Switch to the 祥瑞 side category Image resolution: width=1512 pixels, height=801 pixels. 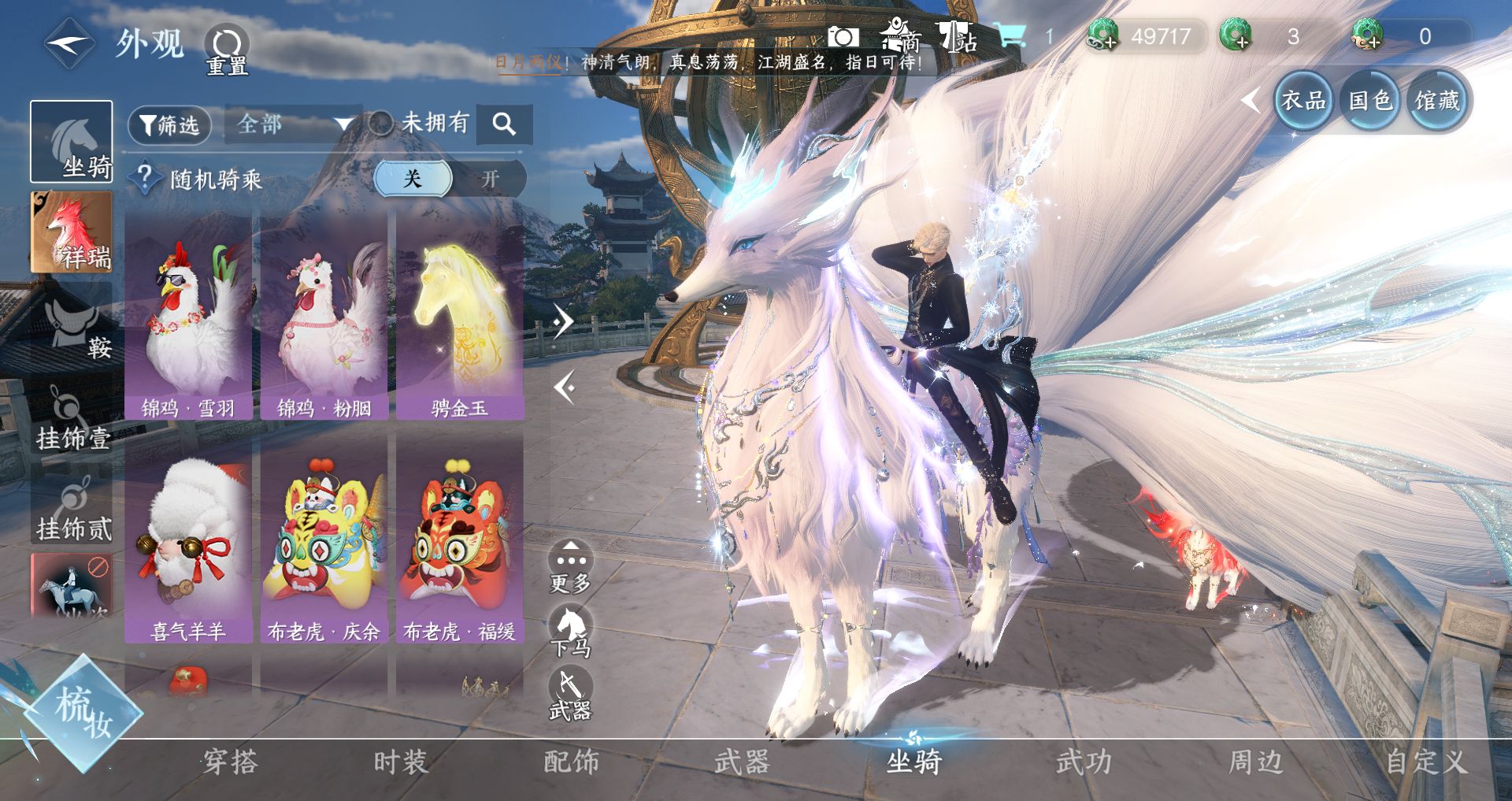point(71,232)
